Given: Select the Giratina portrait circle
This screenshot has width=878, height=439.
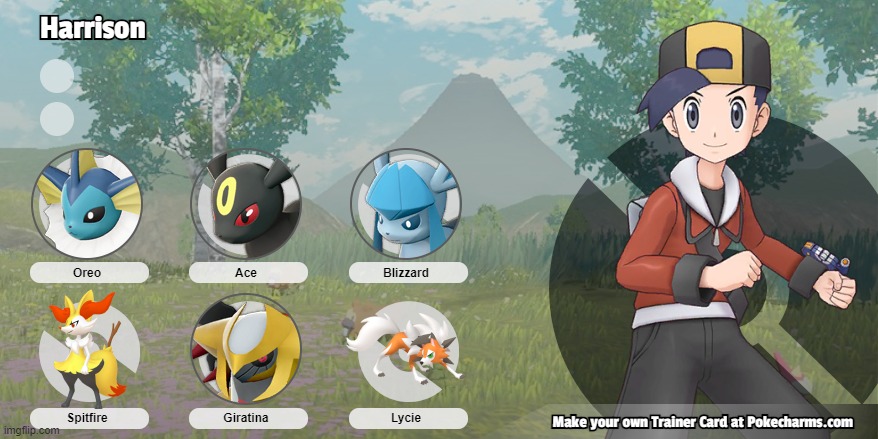Looking at the screenshot, I should 246,350.
